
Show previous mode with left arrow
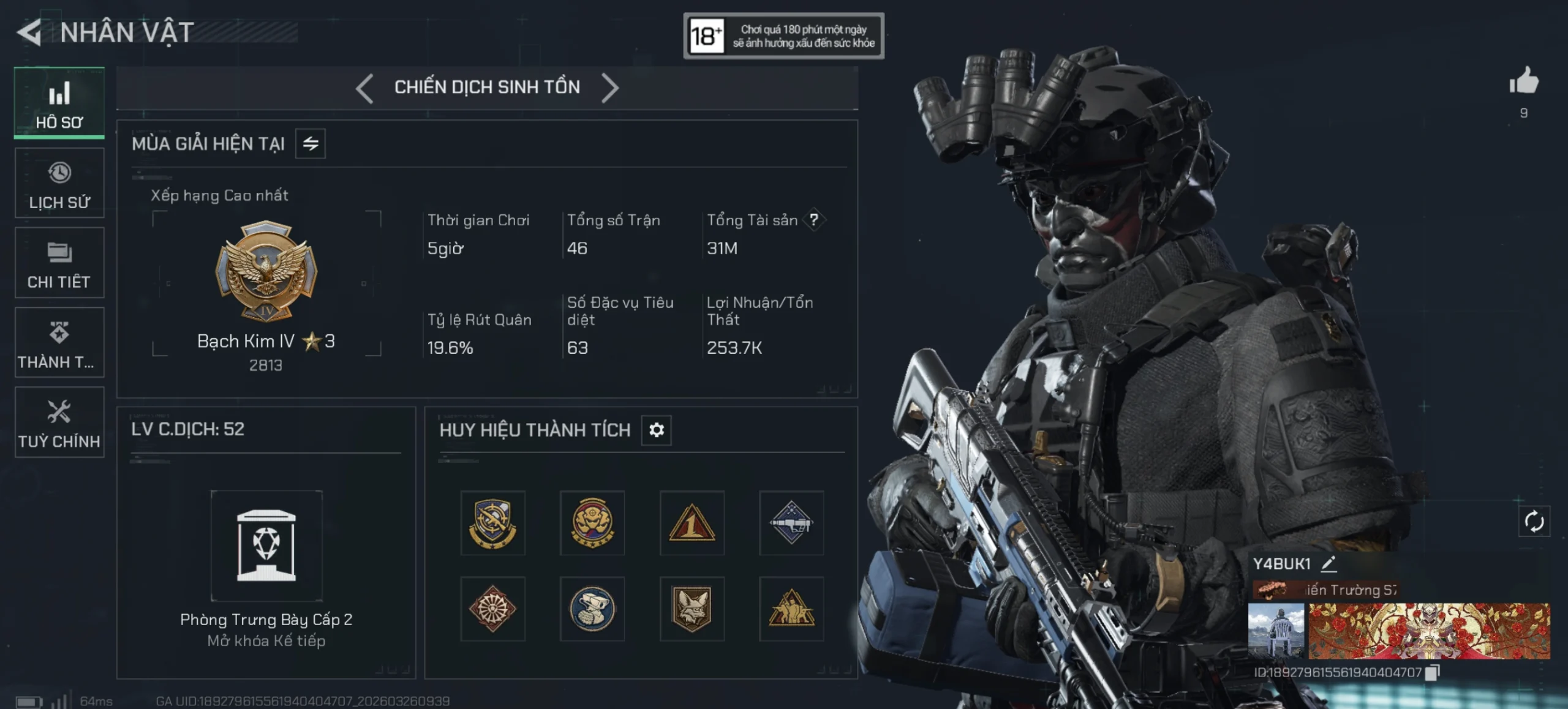click(x=364, y=88)
